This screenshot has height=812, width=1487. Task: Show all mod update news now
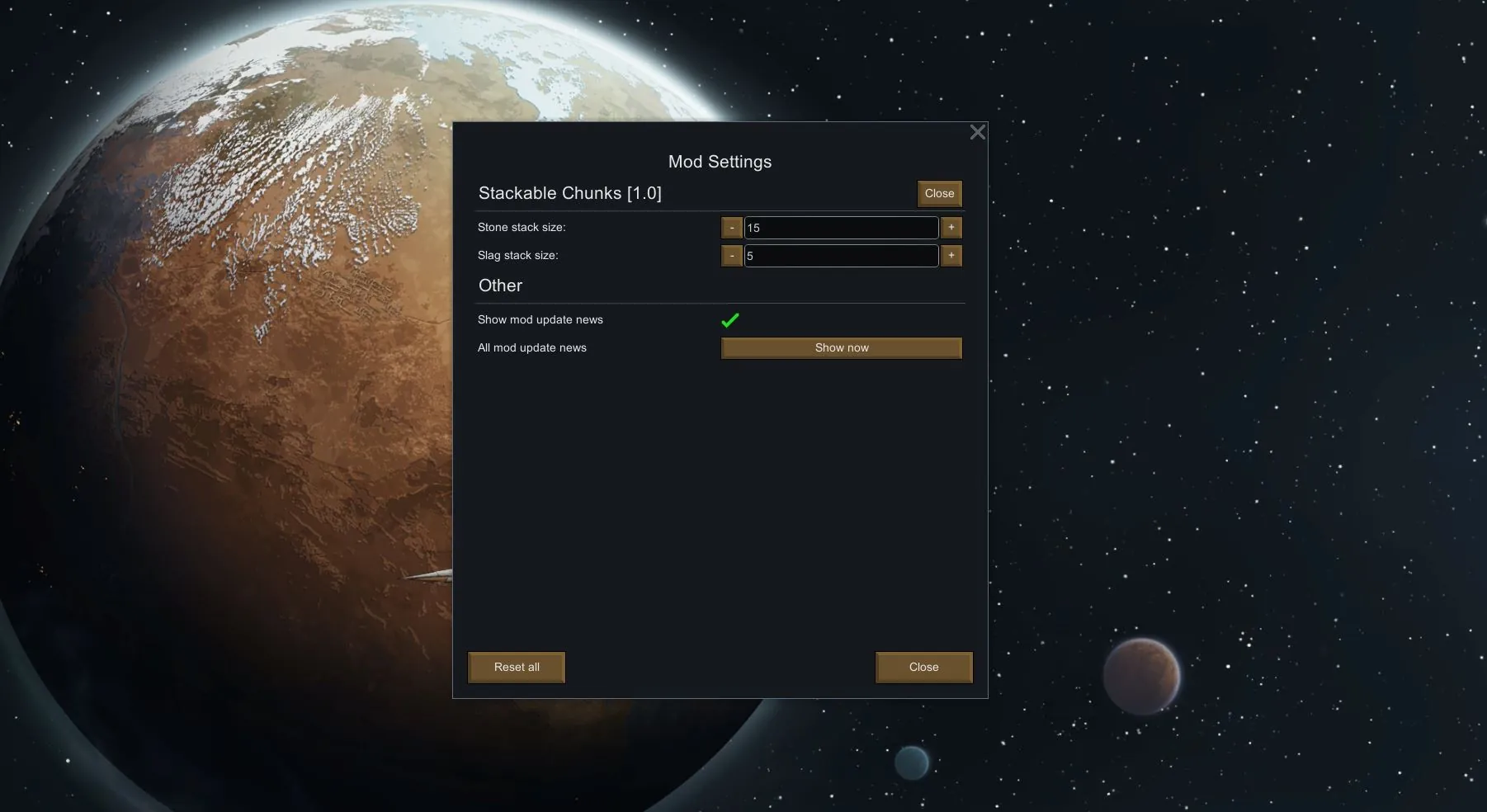click(x=841, y=348)
